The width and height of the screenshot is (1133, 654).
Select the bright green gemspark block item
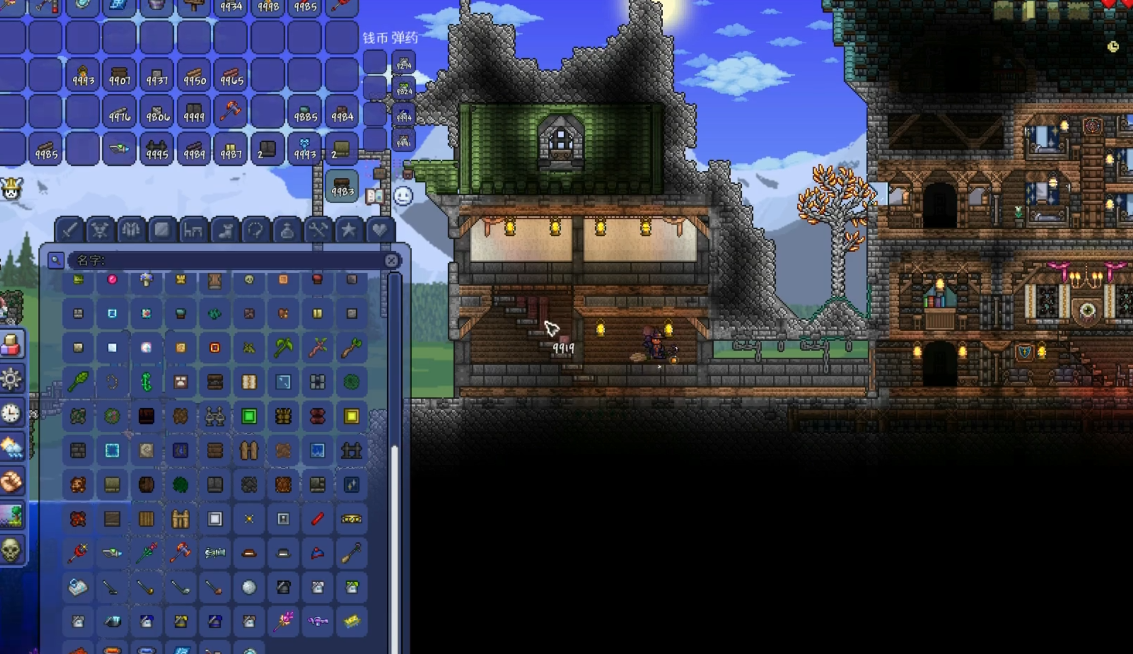point(249,416)
